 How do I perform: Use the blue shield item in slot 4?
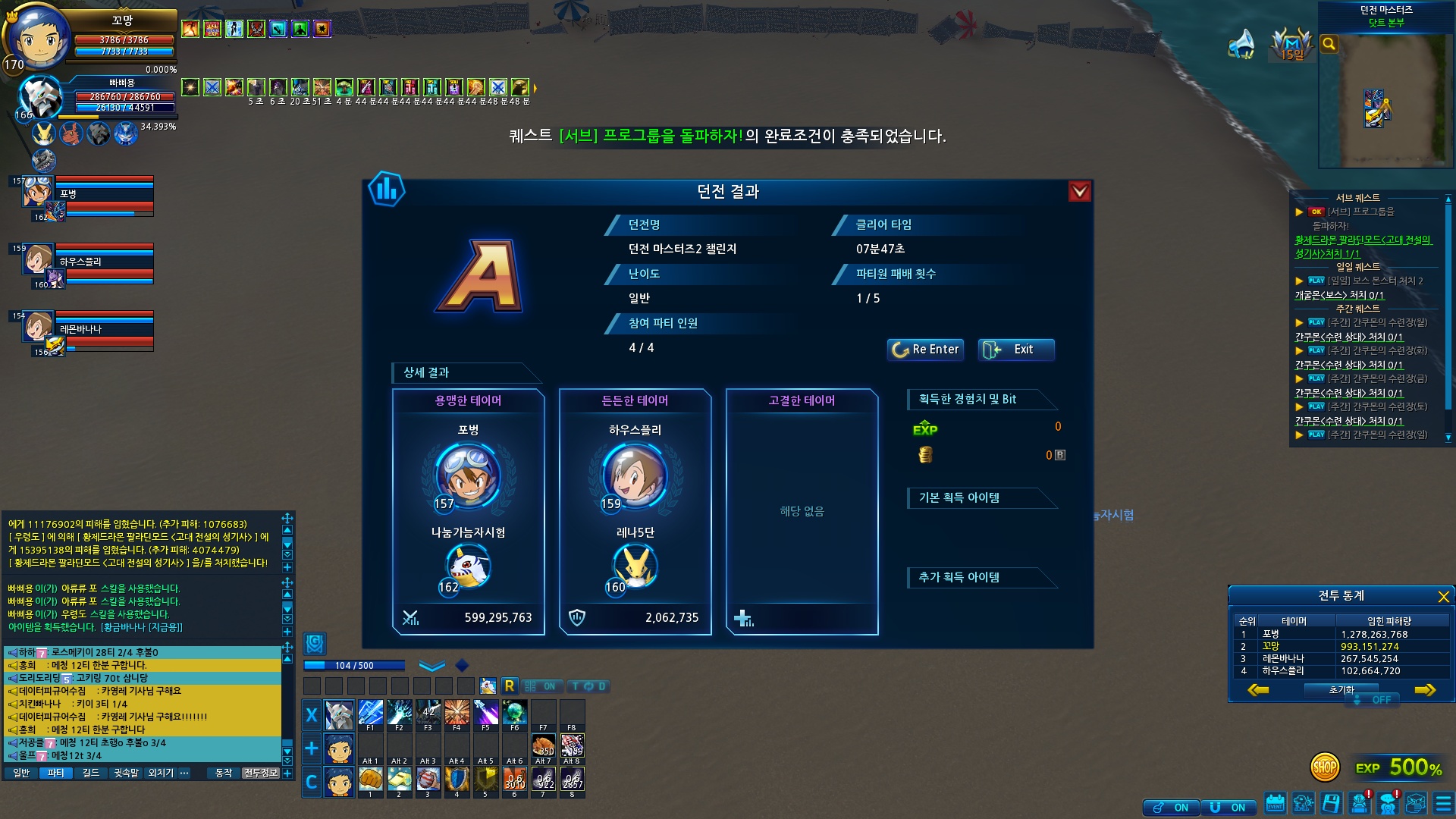click(457, 780)
